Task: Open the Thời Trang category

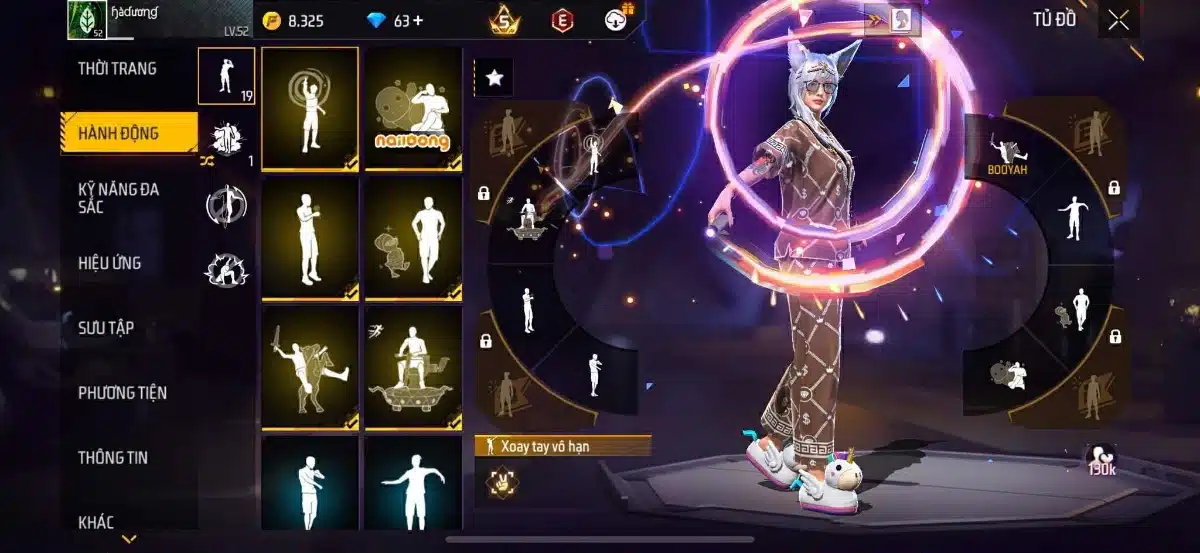Action: pyautogui.click(x=117, y=69)
